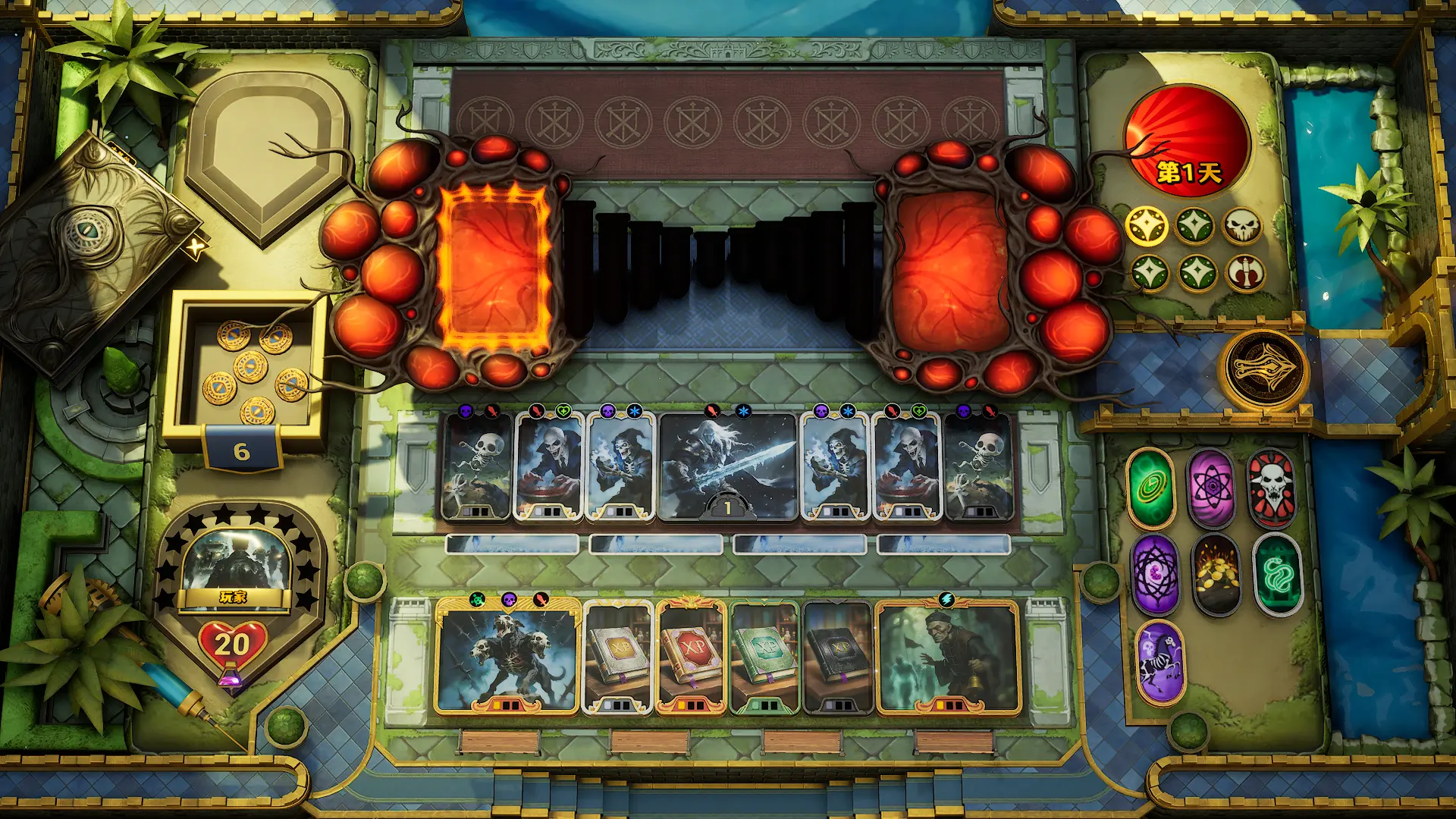Take the dark XP book card
The image size is (1456, 819).
click(837, 658)
